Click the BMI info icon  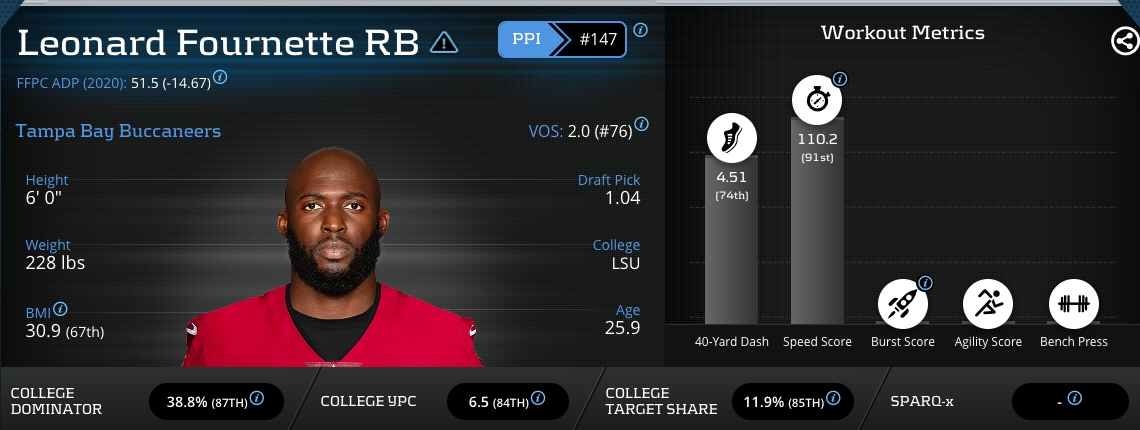click(60, 309)
